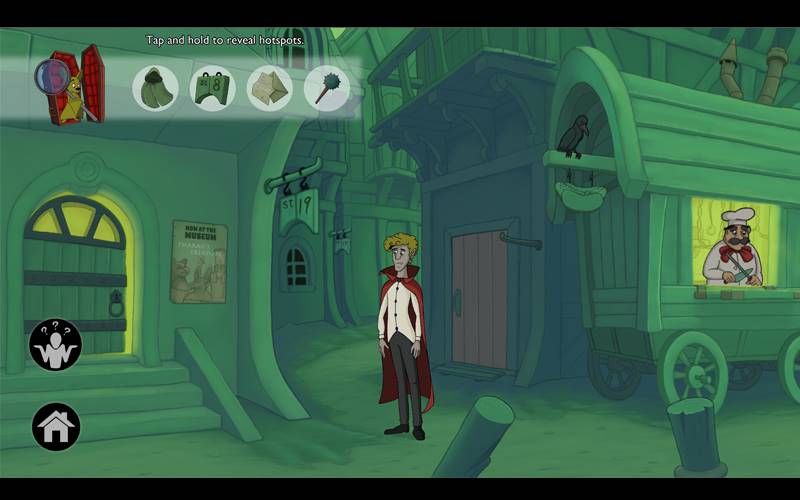
Task: Pick the calendar page item
Action: click(x=212, y=88)
